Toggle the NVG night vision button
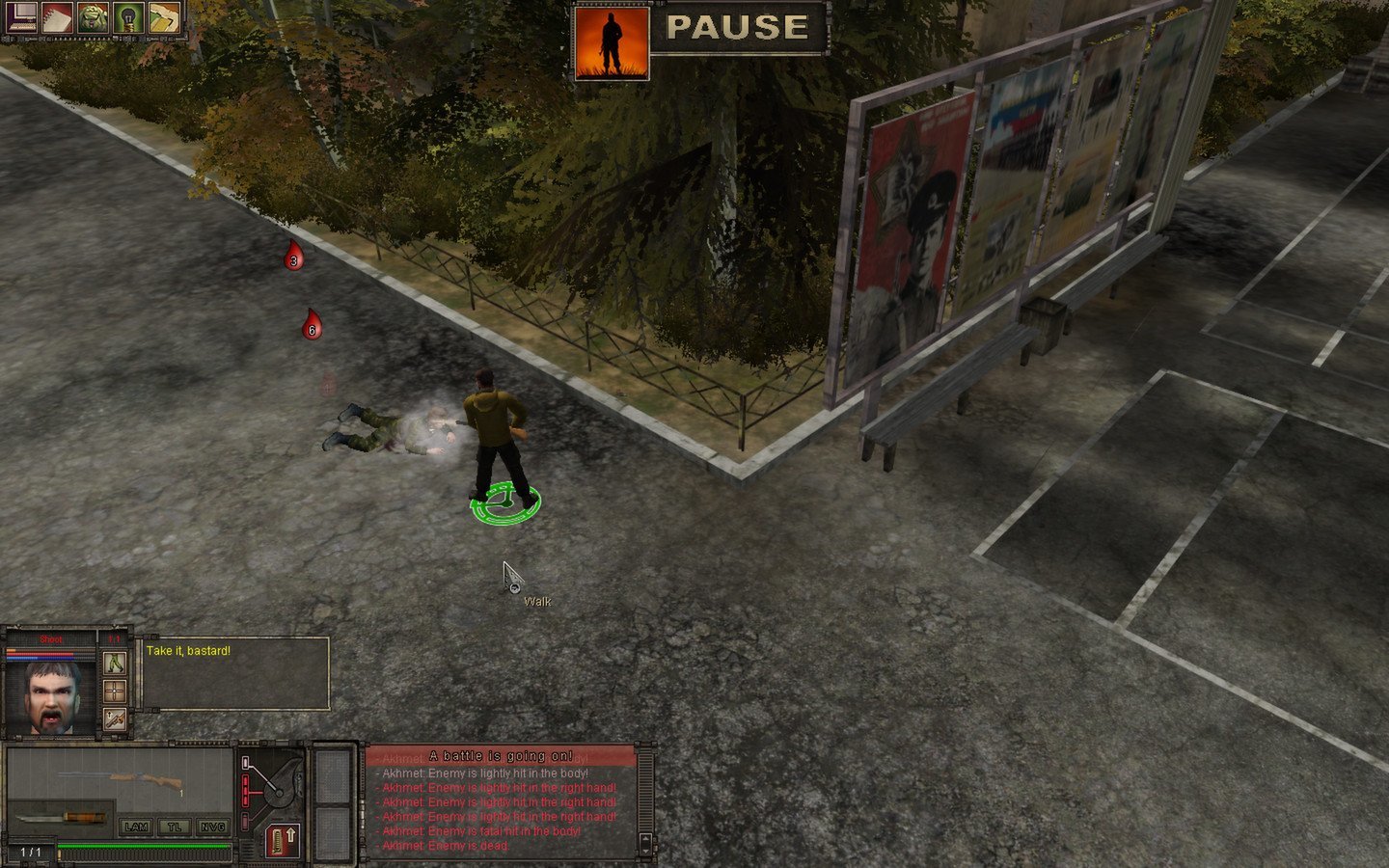The height and width of the screenshot is (868, 1389). click(212, 827)
